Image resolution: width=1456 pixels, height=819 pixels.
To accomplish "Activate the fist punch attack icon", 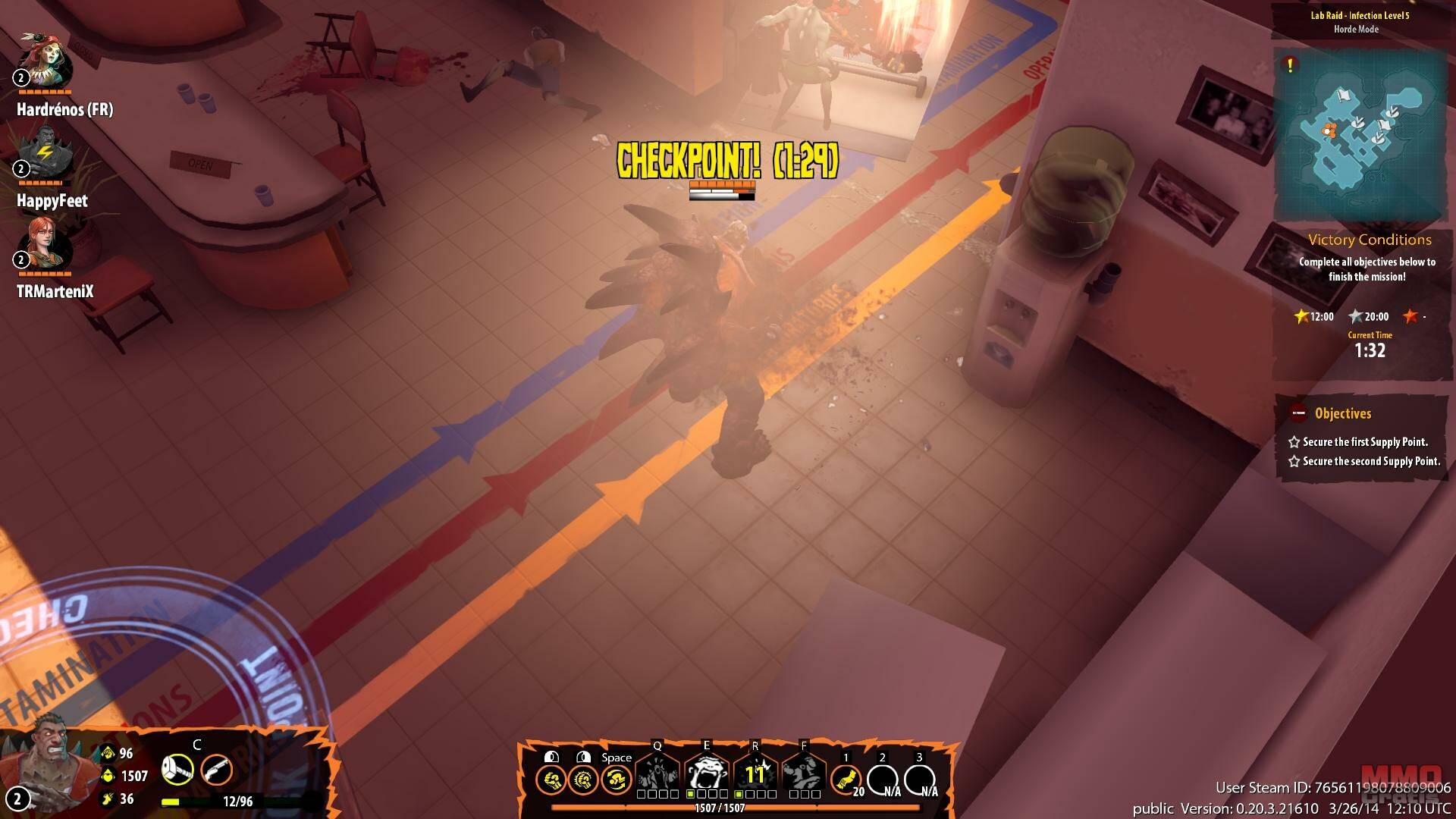I will (551, 780).
